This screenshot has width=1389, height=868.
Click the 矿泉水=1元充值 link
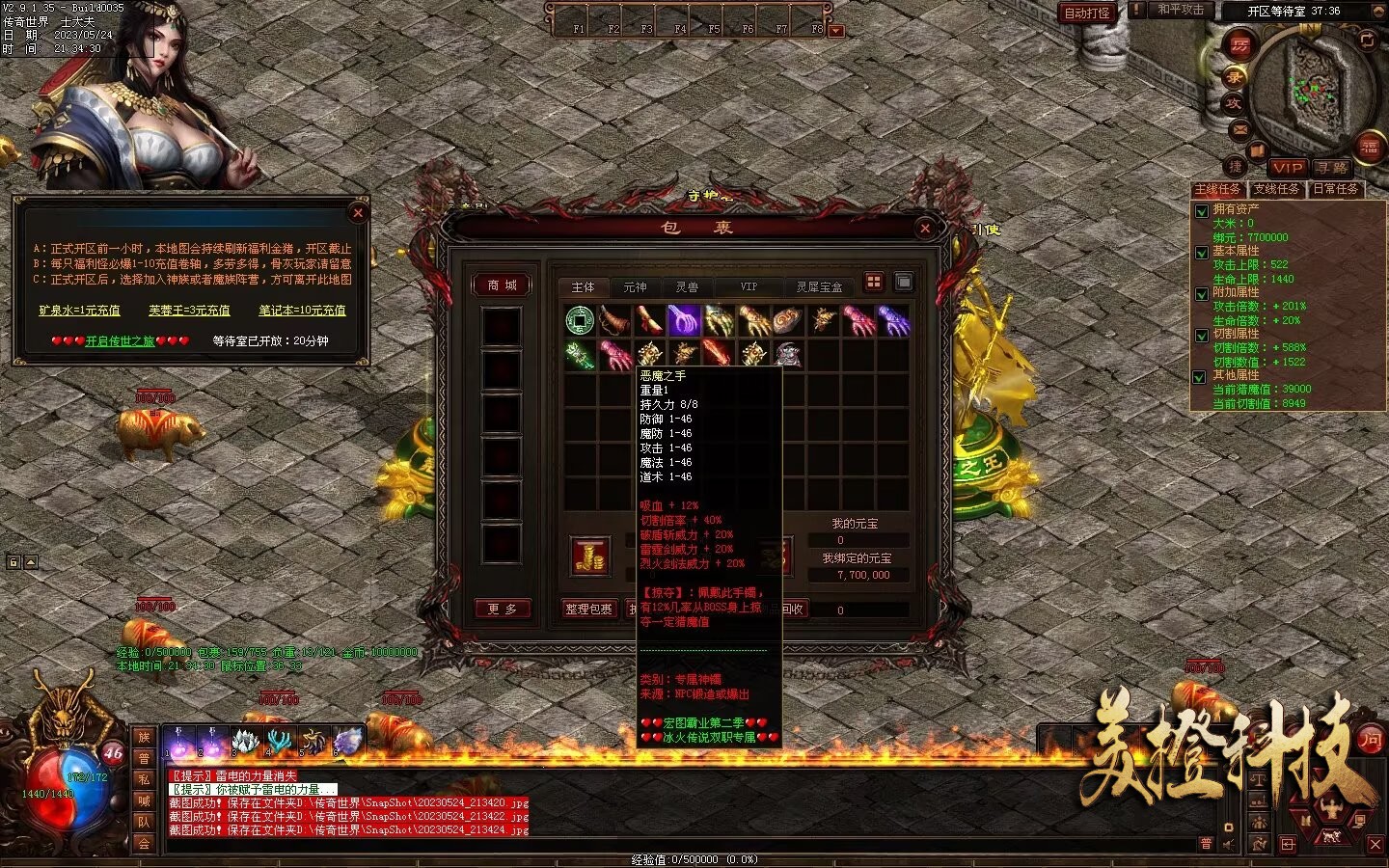tap(79, 310)
